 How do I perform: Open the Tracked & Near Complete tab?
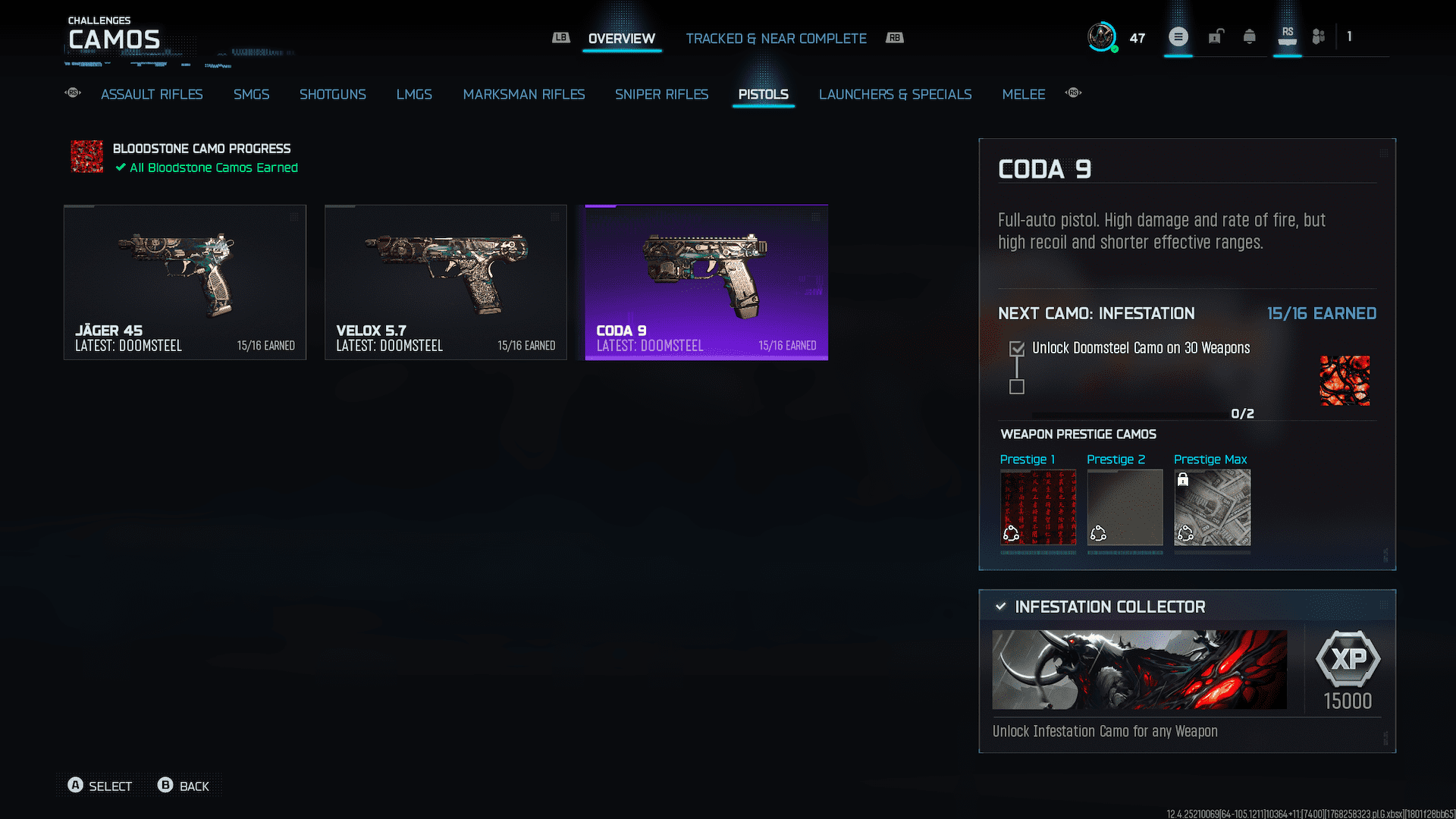[x=776, y=39]
